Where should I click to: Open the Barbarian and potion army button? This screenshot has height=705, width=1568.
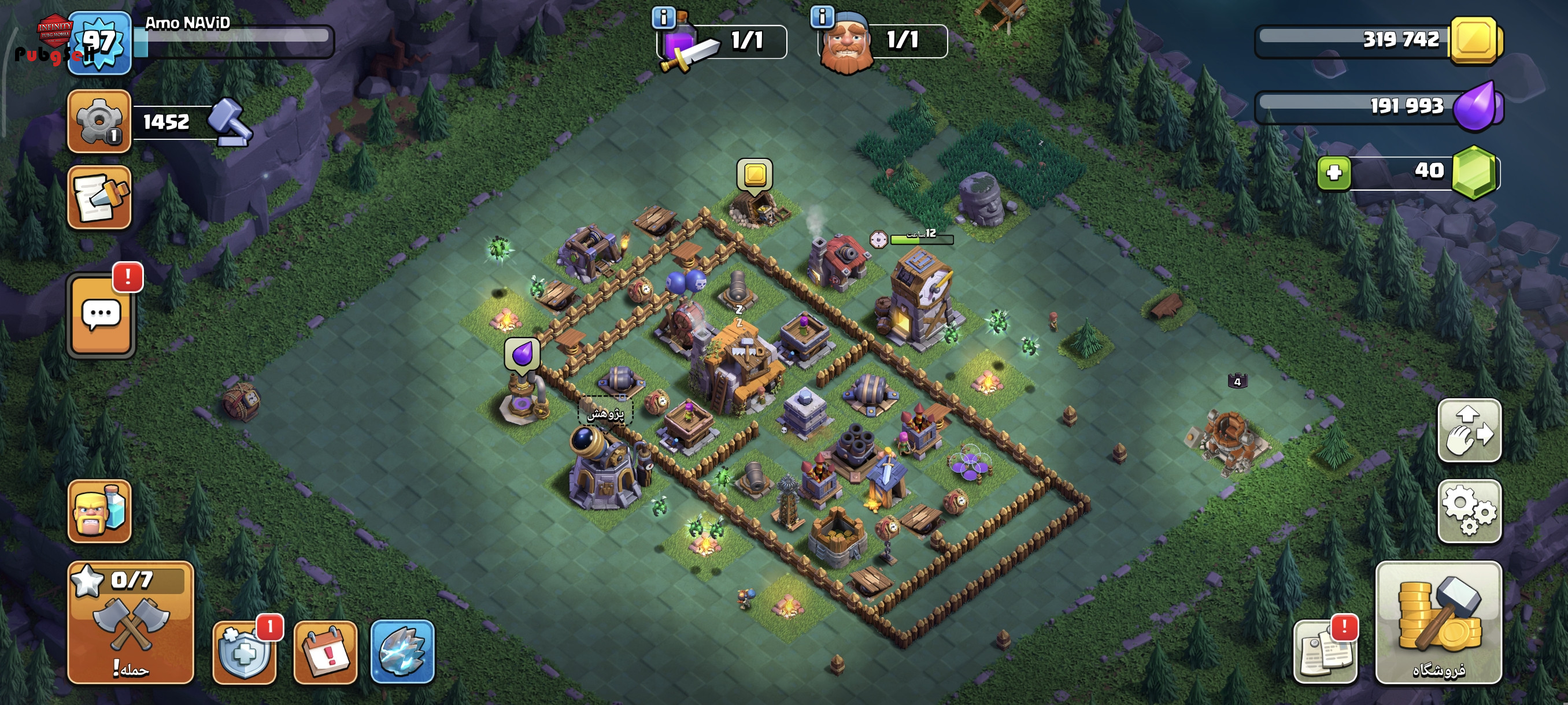(99, 510)
